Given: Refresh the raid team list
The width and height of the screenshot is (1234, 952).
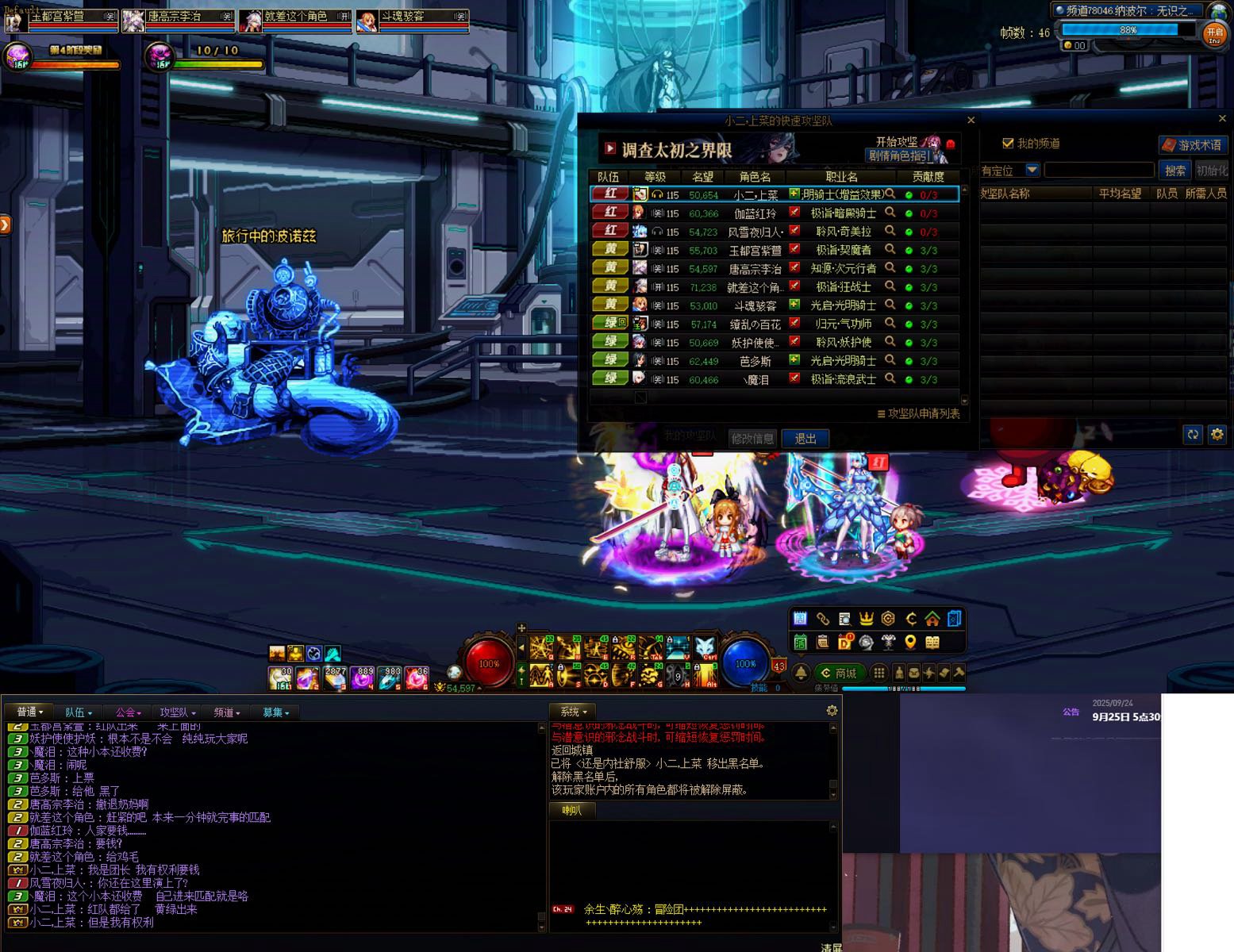Looking at the screenshot, I should pyautogui.click(x=1192, y=435).
